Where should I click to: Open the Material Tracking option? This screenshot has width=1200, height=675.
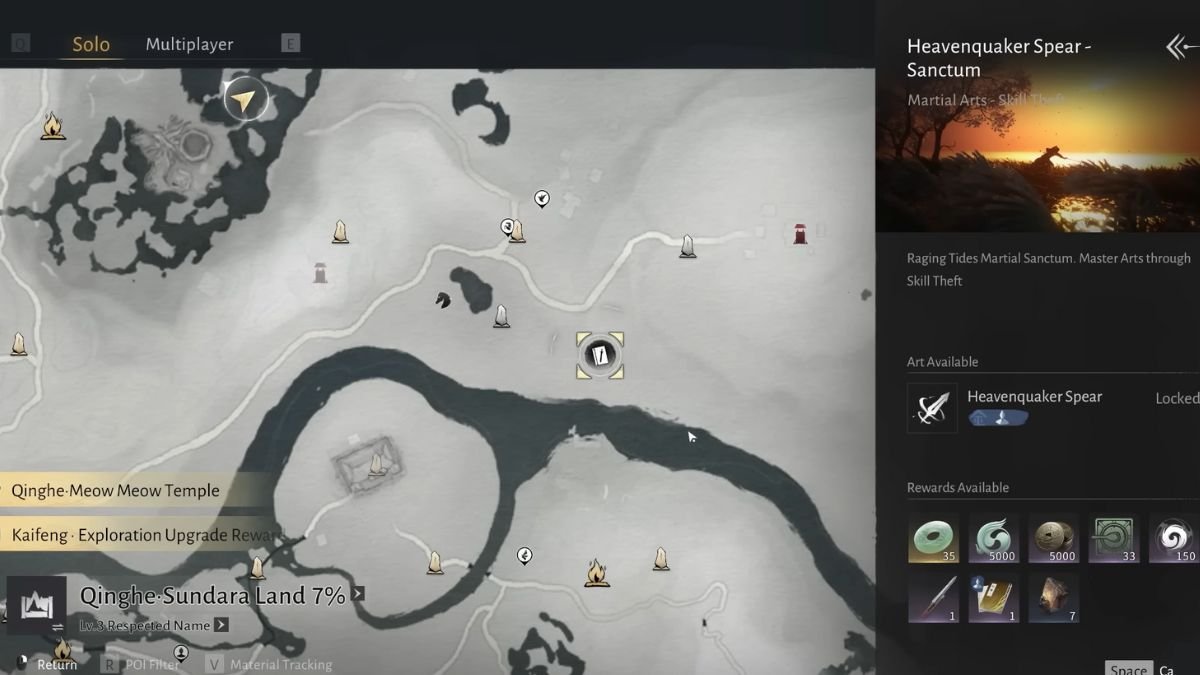(280, 664)
